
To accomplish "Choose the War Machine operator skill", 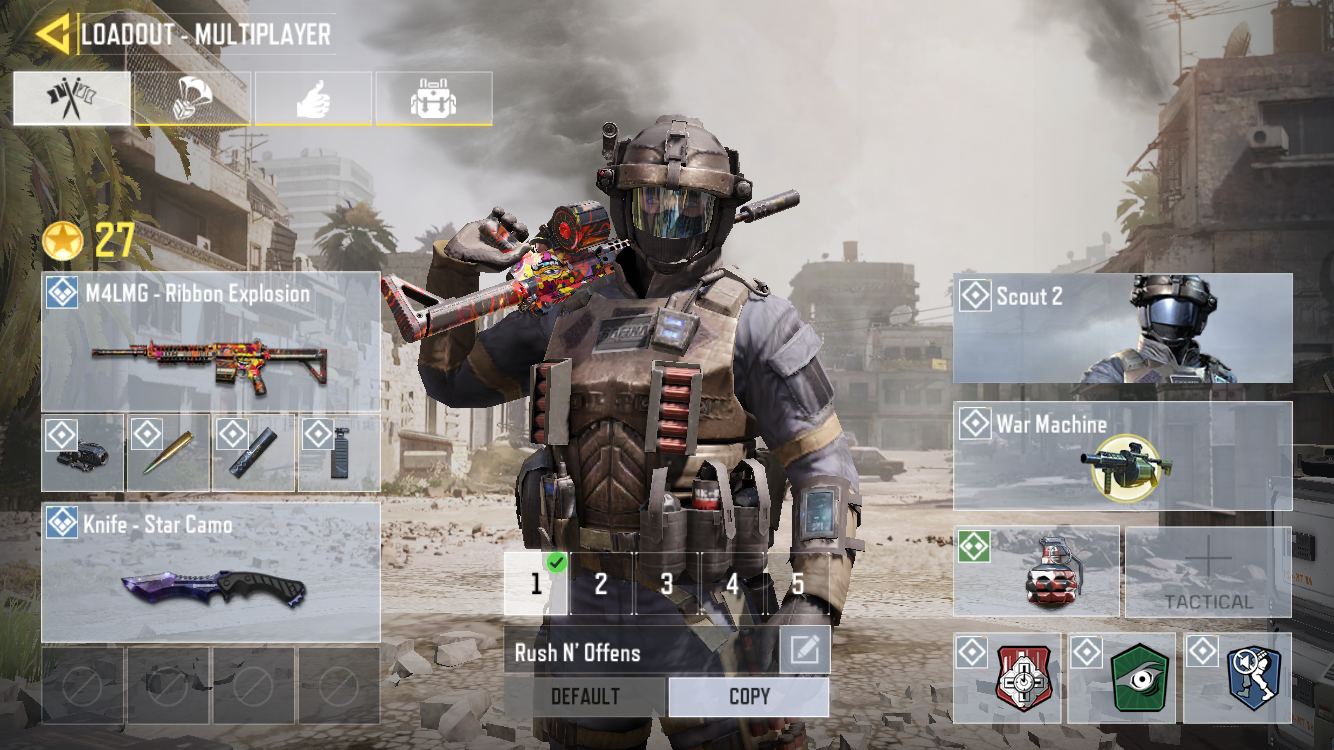I will pos(1122,456).
